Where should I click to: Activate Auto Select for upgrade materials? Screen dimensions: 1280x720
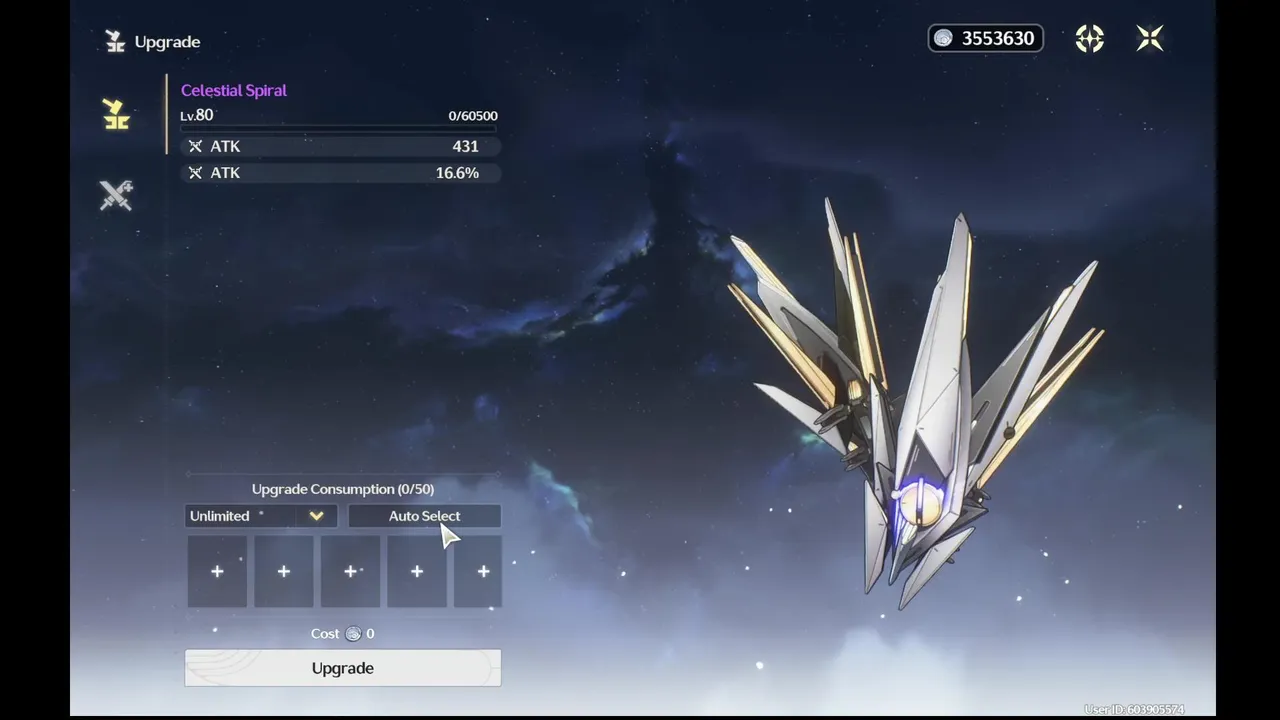[424, 516]
